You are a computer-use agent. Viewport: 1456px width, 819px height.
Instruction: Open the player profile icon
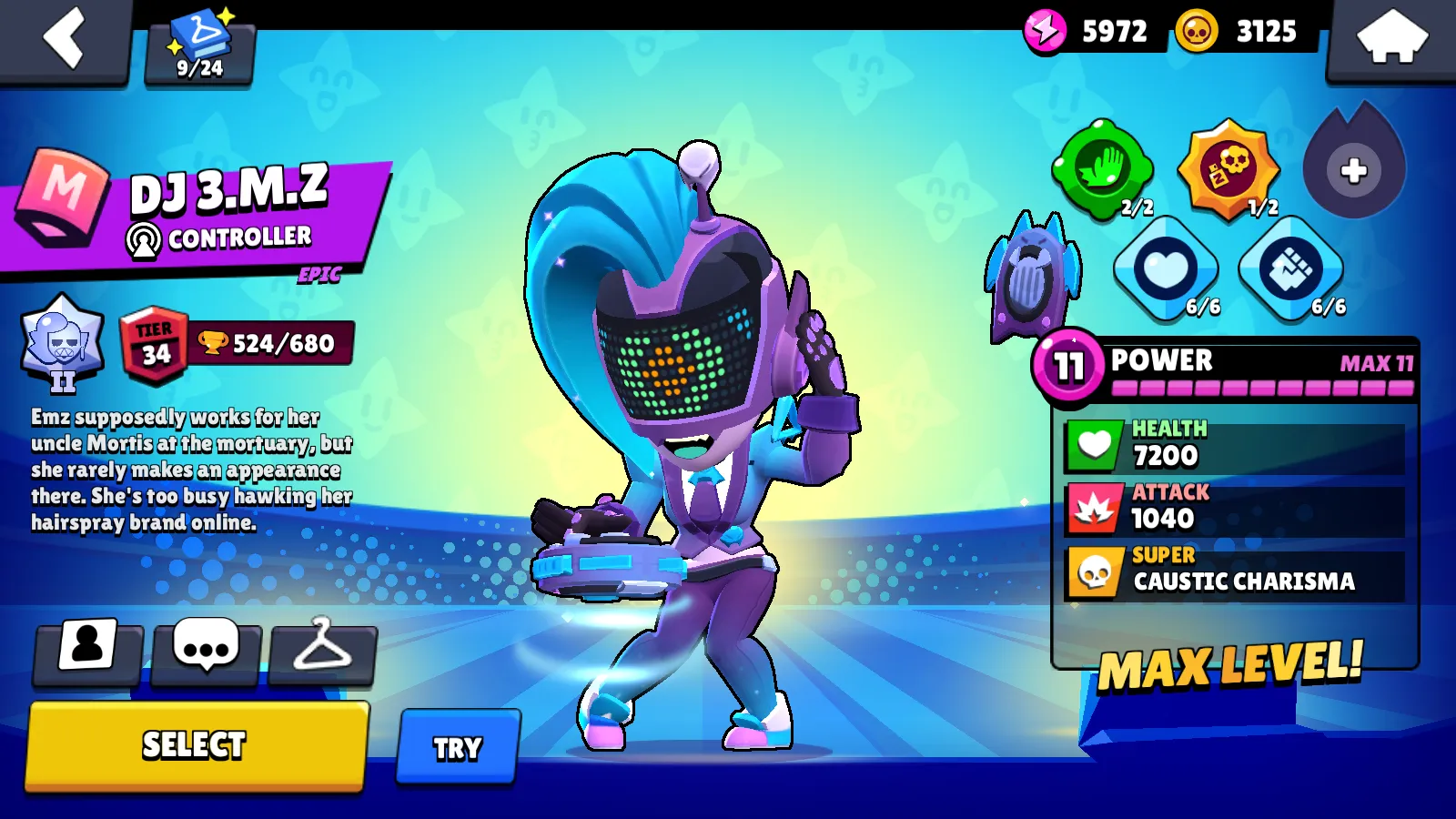(x=87, y=650)
